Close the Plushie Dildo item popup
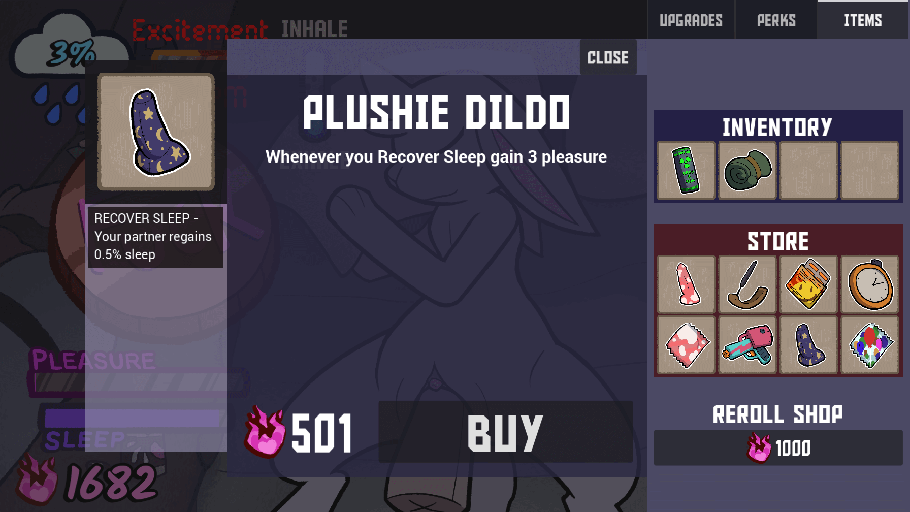Screen dimensions: 910x512 (608, 57)
